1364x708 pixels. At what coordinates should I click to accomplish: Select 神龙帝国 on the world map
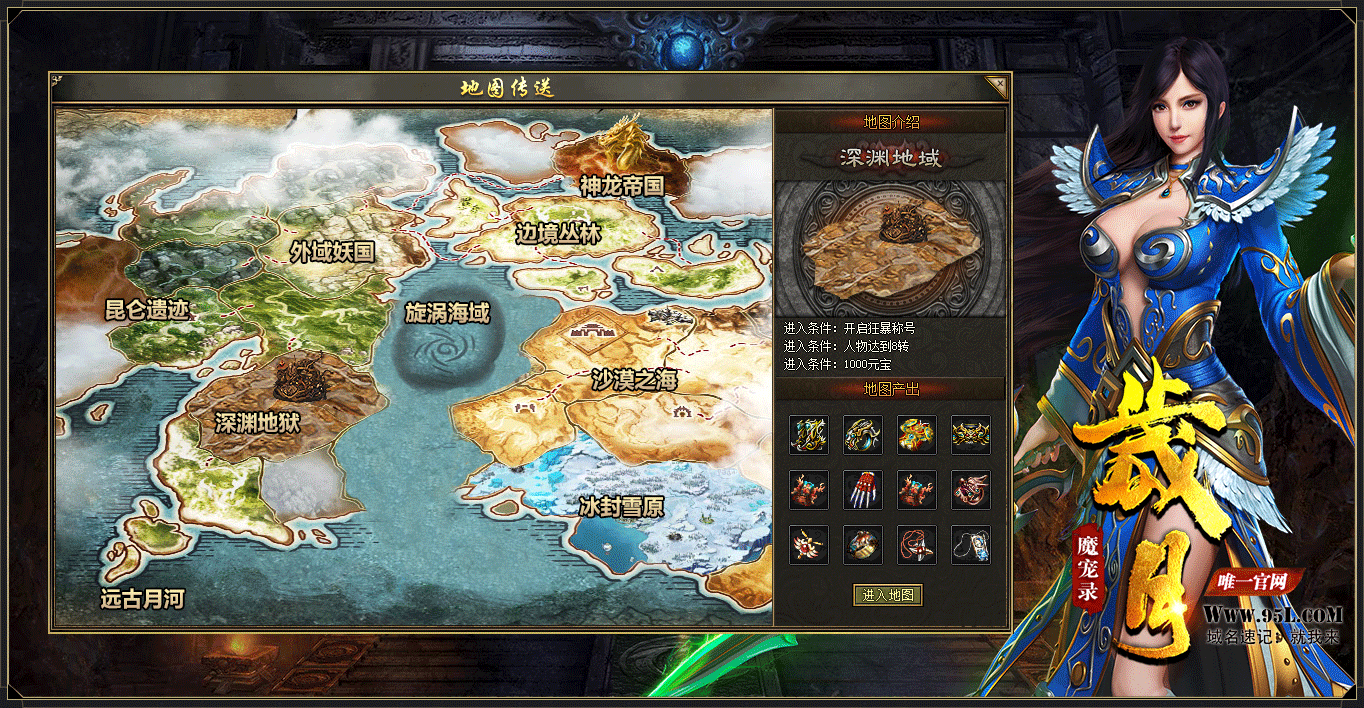[x=621, y=185]
